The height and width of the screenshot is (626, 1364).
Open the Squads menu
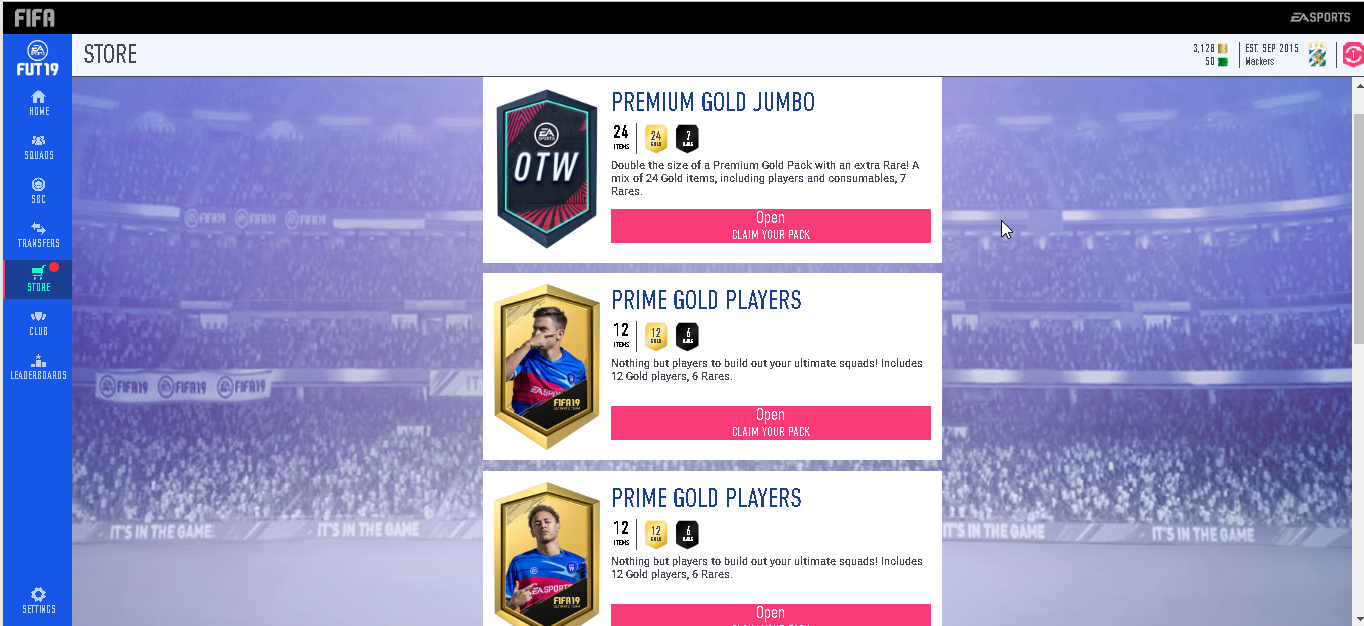click(x=38, y=146)
